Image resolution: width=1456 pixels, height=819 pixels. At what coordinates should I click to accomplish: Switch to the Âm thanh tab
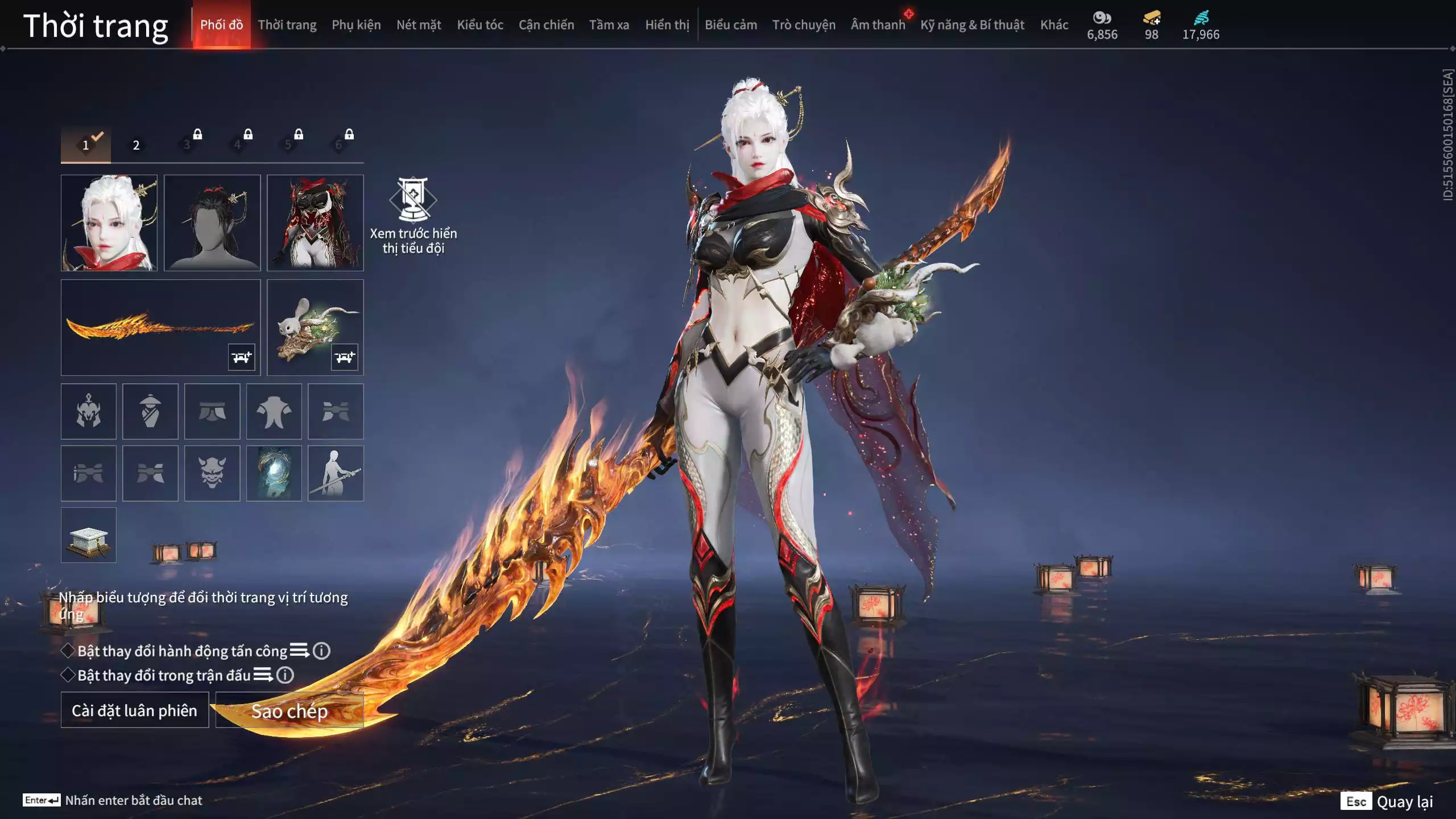click(x=878, y=25)
